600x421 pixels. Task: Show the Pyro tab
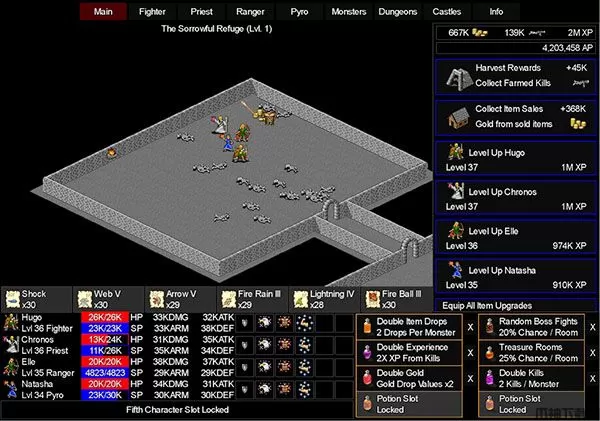tap(300, 12)
